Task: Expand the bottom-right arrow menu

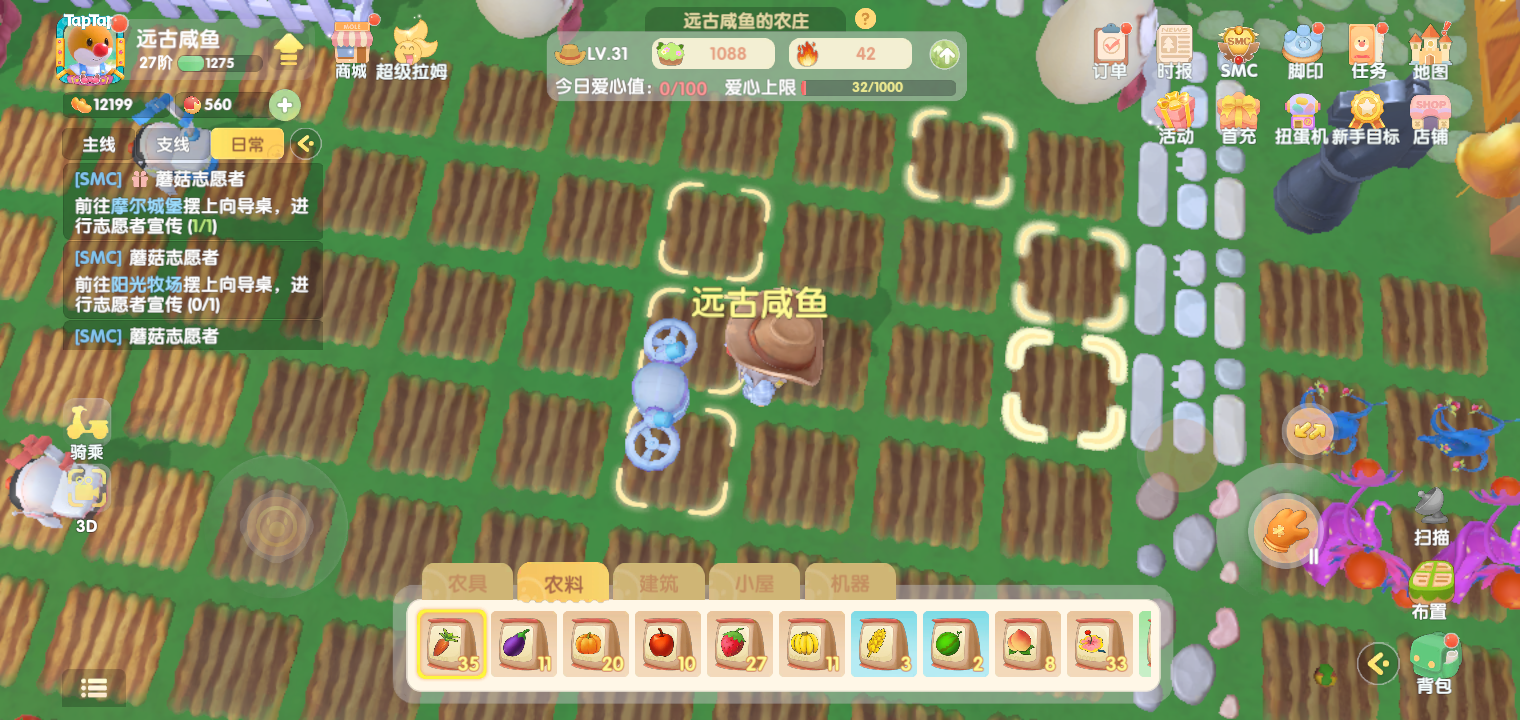Action: 1378,663
